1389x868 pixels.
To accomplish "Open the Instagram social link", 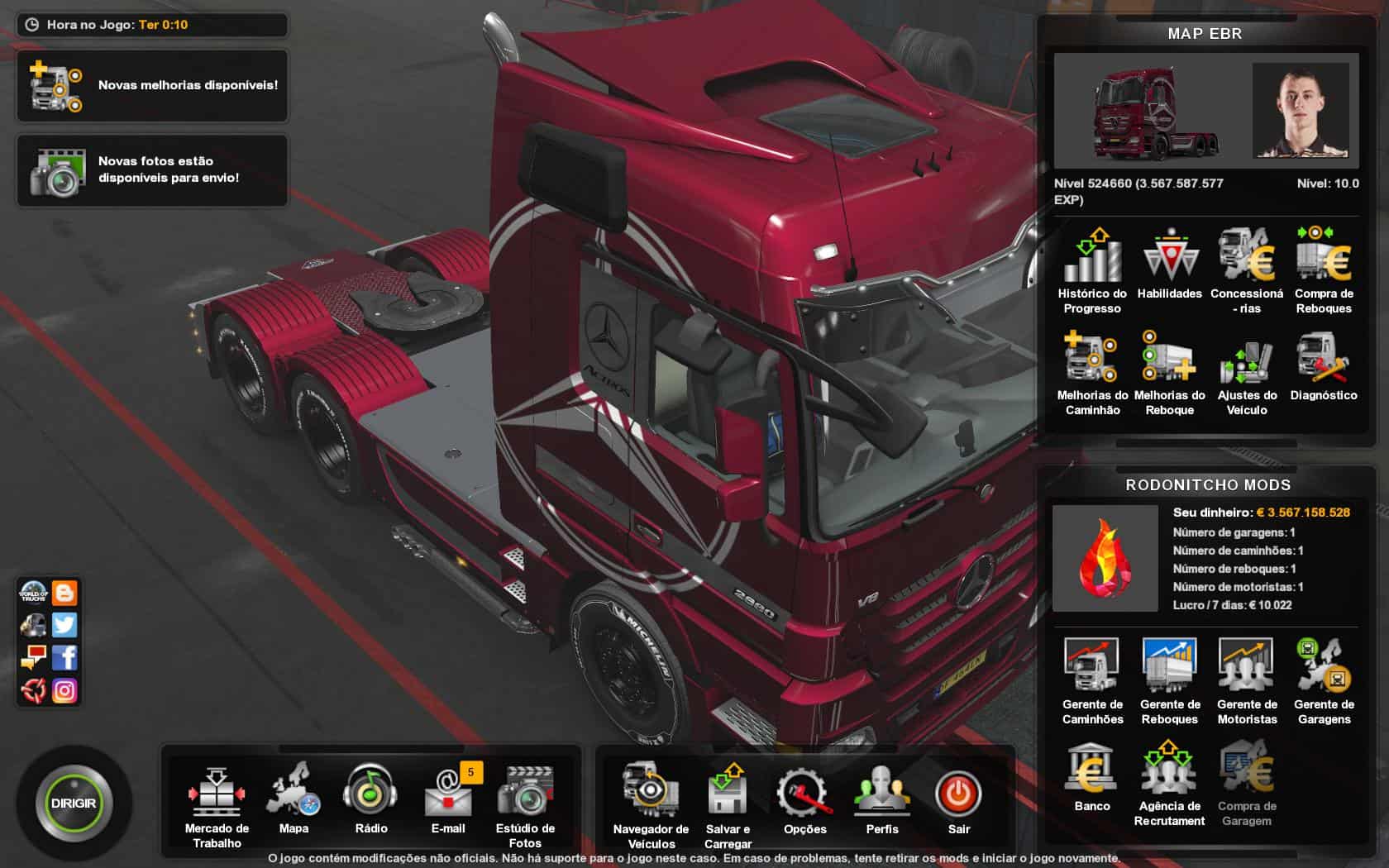I will pyautogui.click(x=64, y=690).
